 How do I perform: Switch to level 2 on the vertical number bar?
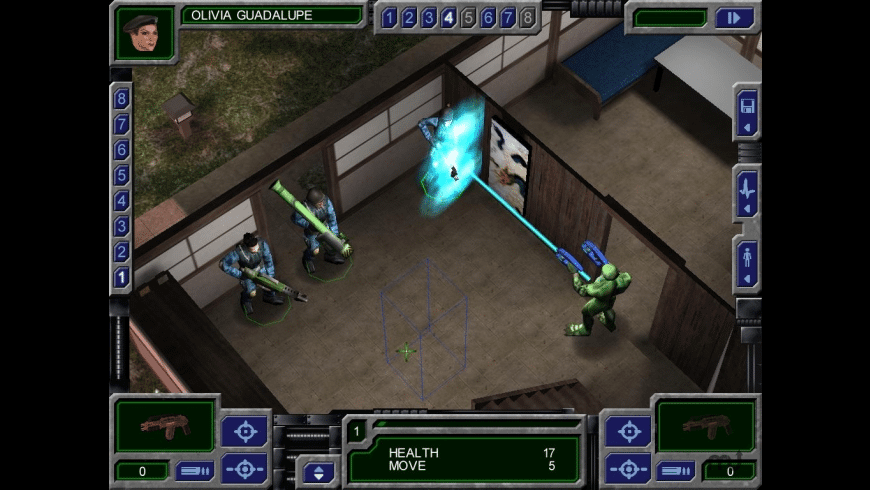121,252
